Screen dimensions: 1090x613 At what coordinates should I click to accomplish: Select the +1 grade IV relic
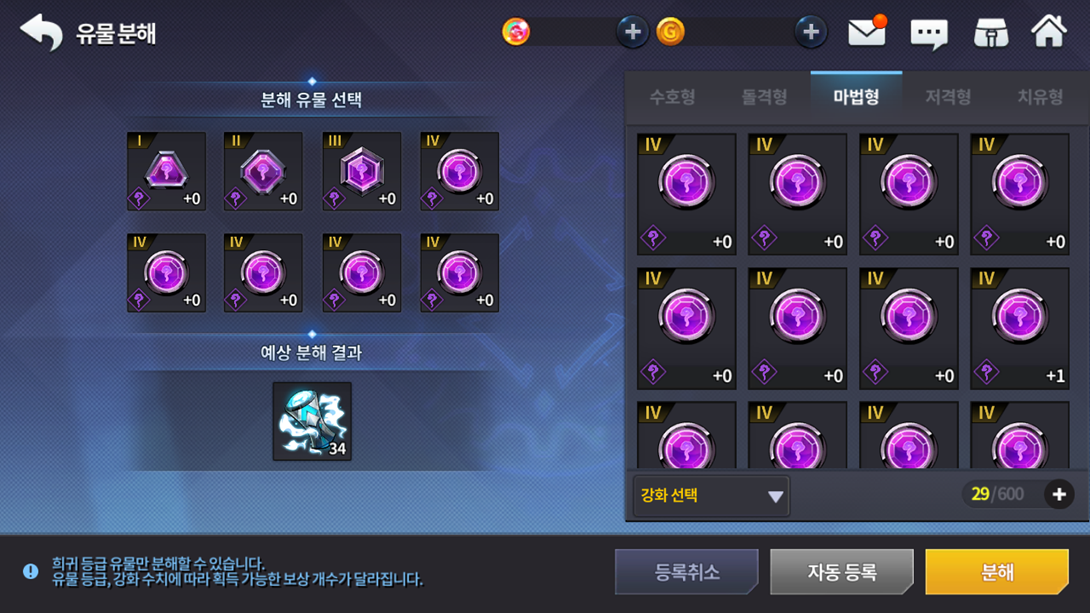1019,328
